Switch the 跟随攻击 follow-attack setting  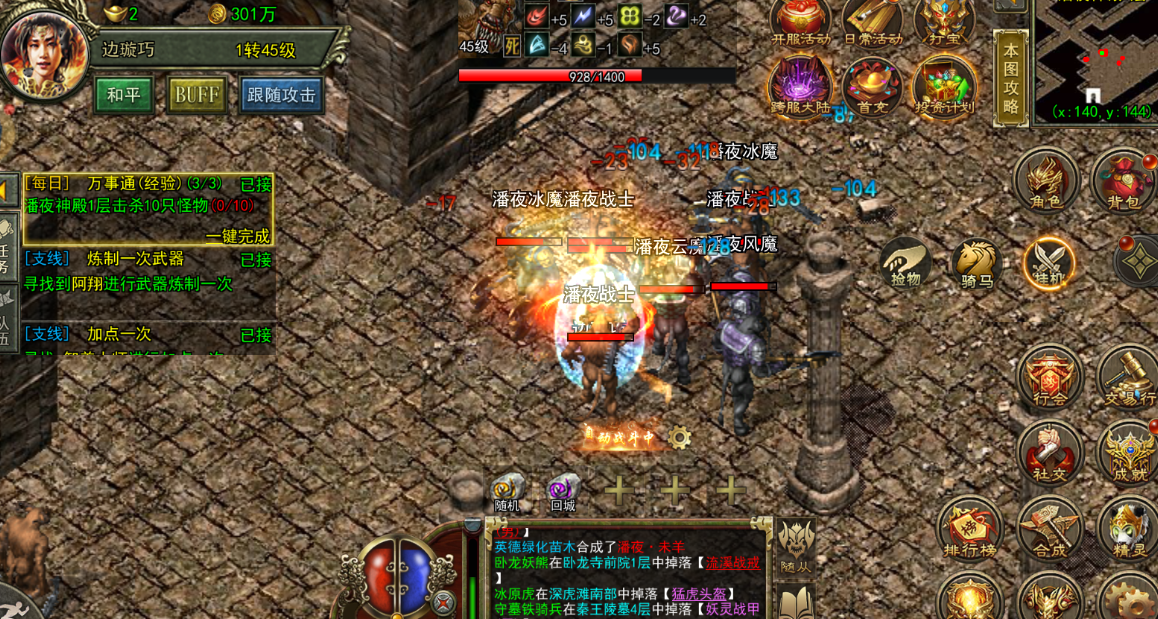(x=281, y=95)
